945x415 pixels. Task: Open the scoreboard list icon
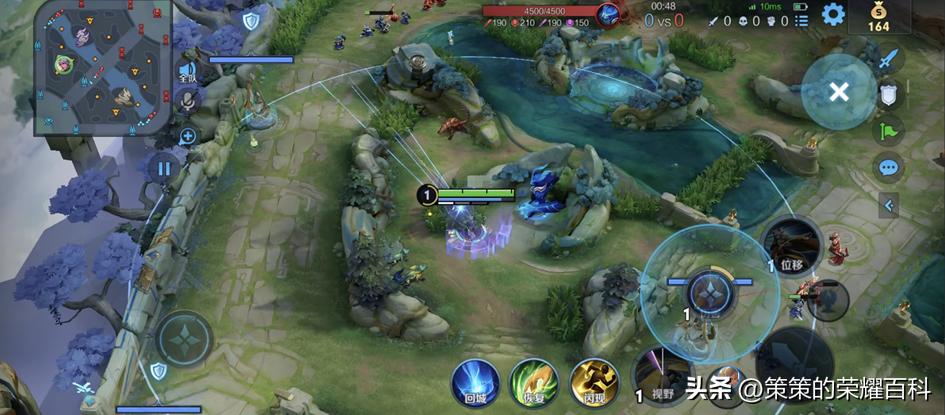[x=801, y=20]
